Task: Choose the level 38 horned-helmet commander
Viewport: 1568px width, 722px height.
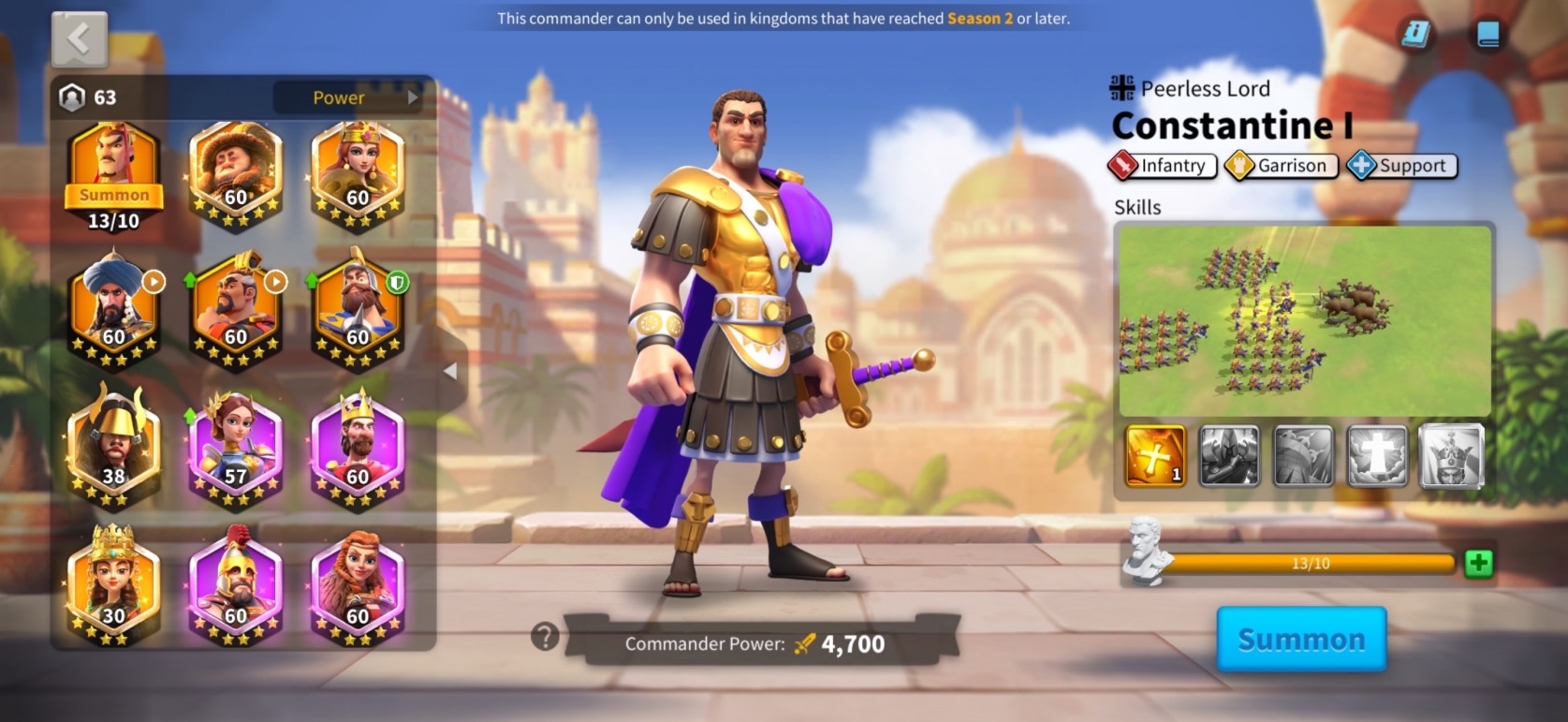Action: (113, 447)
